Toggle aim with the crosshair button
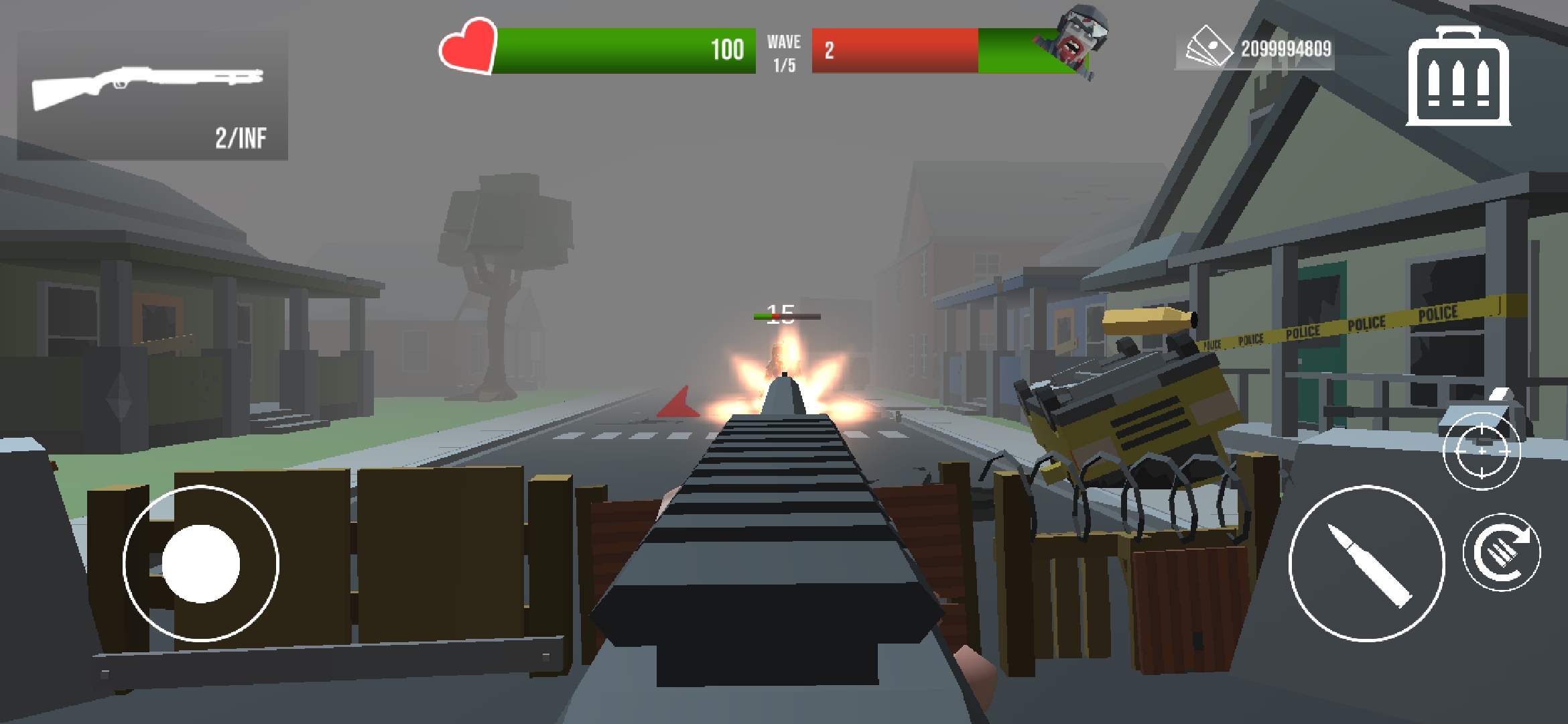 click(x=1482, y=451)
